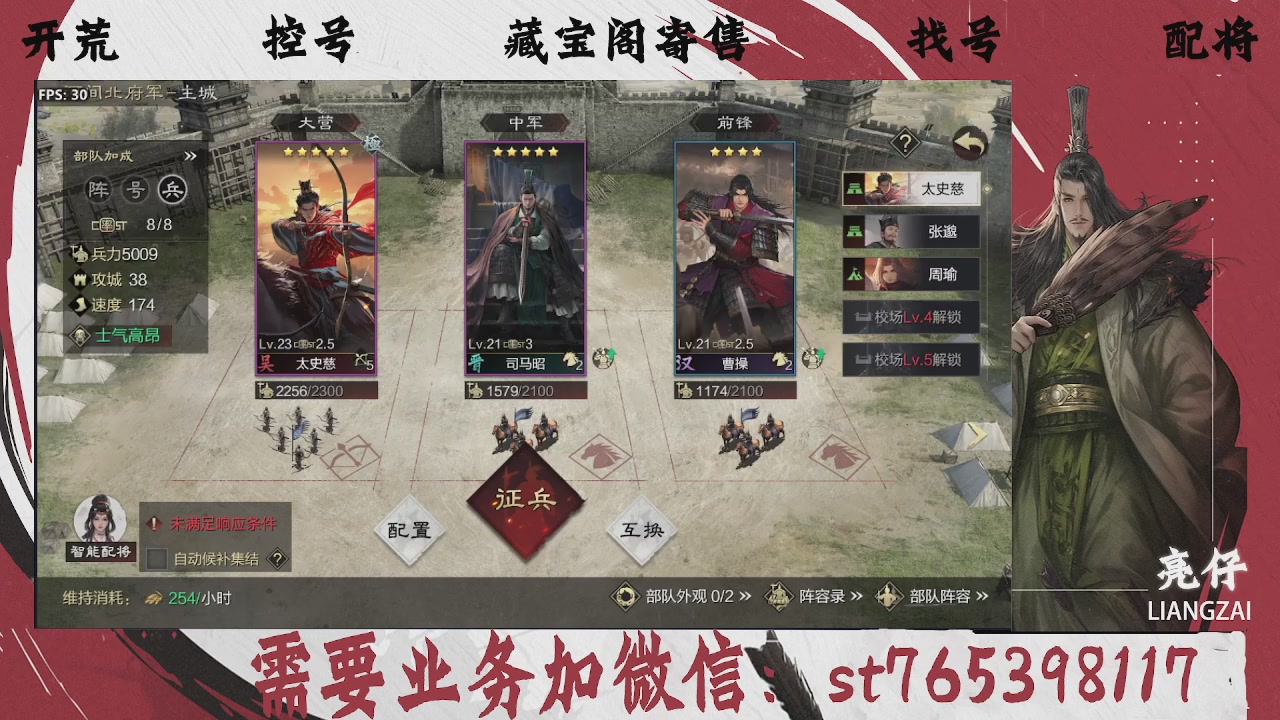Open the 部队阵容 formation icon
This screenshot has width=1280, height=720.
pyautogui.click(x=888, y=595)
